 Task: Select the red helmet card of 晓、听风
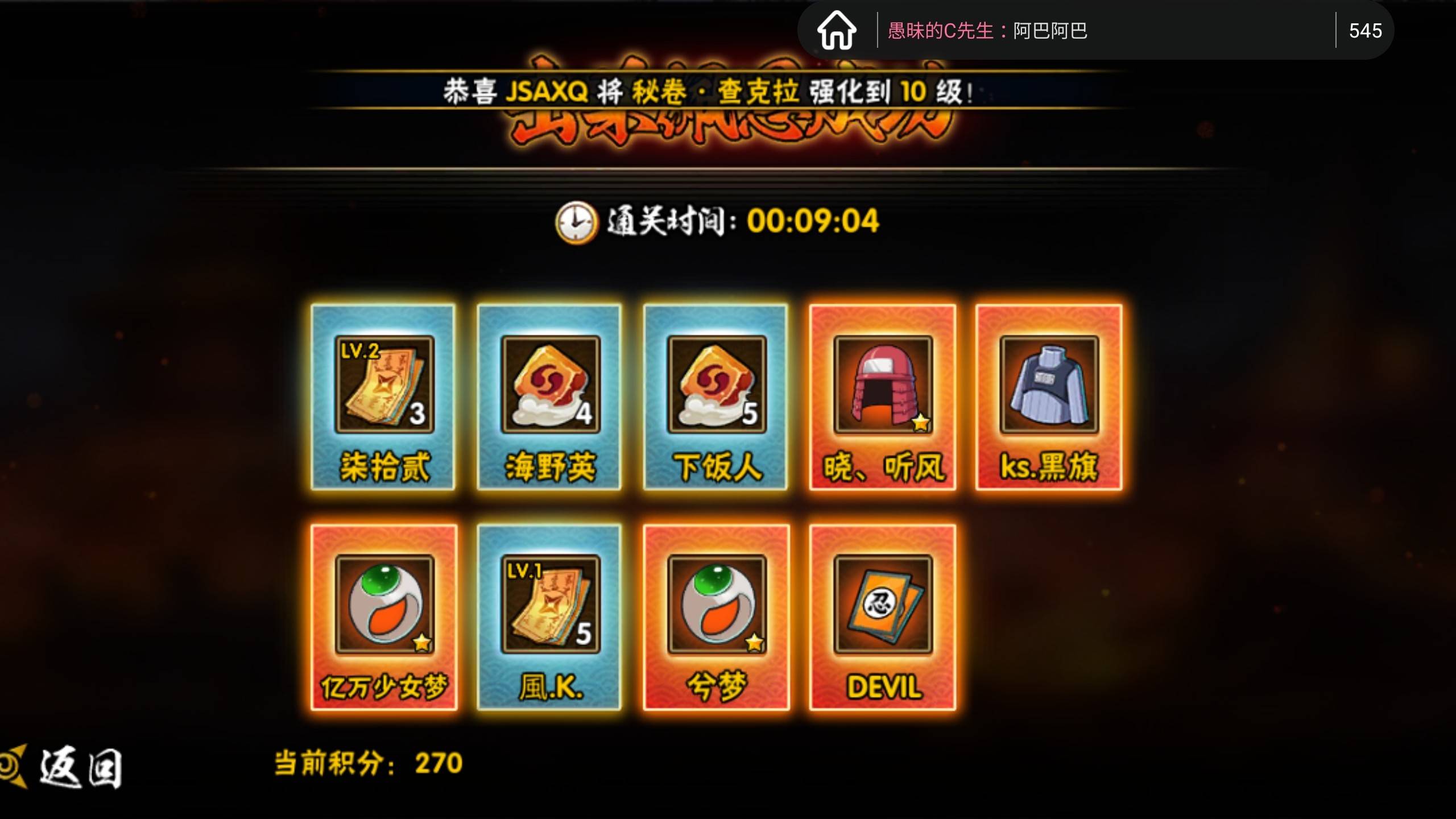[x=882, y=397]
